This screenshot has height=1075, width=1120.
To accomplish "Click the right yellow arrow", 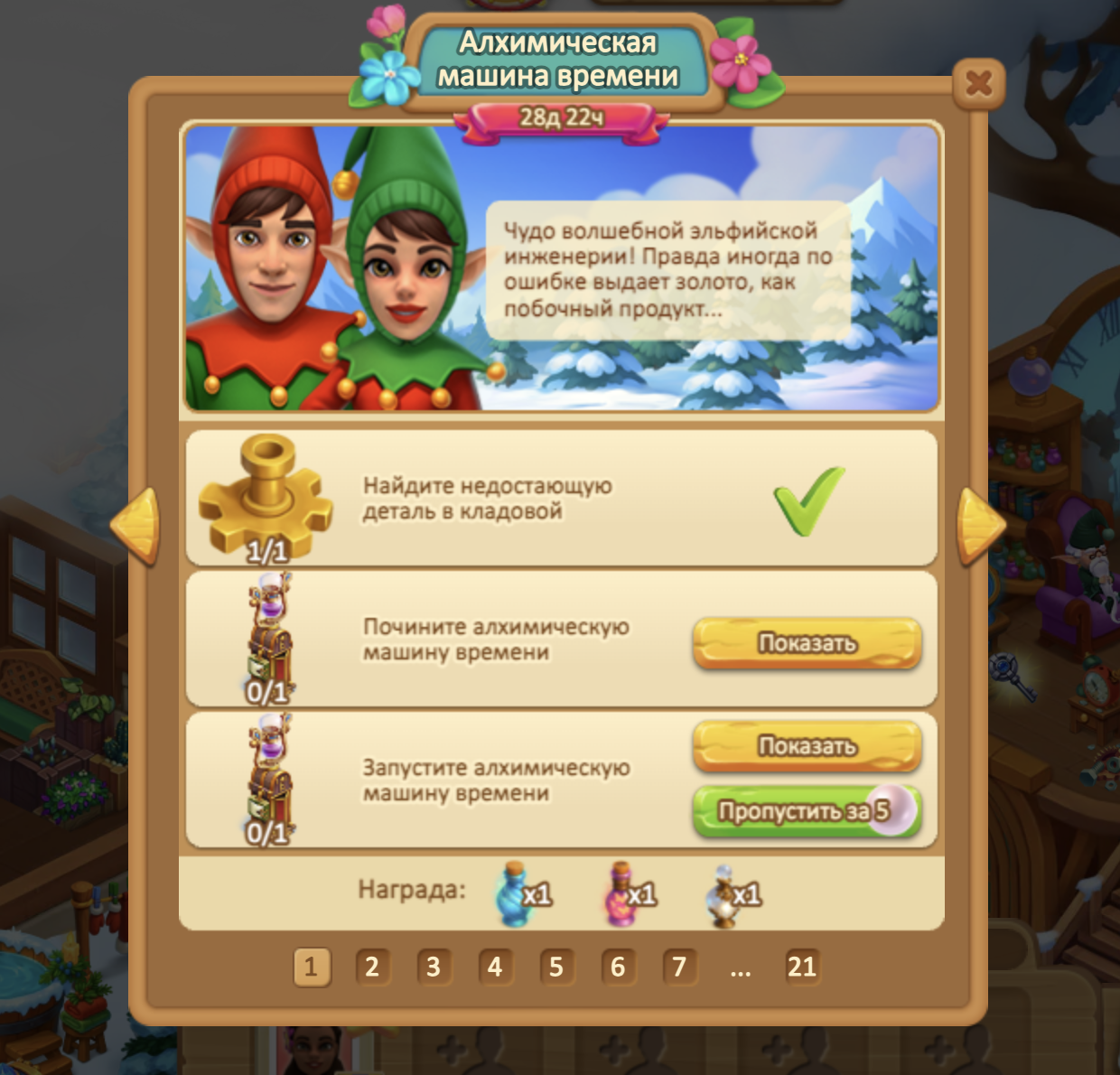I will [980, 526].
